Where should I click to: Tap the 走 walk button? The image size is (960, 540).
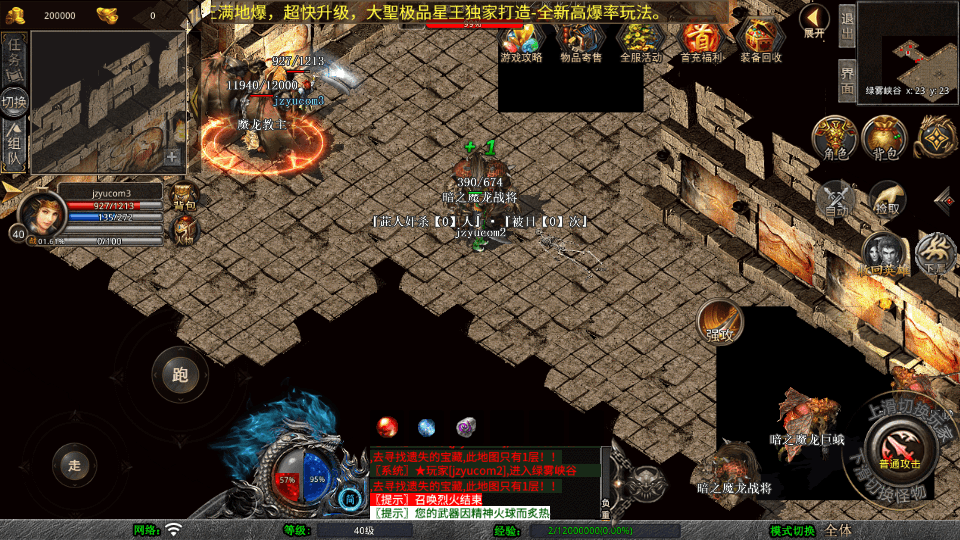(74, 465)
